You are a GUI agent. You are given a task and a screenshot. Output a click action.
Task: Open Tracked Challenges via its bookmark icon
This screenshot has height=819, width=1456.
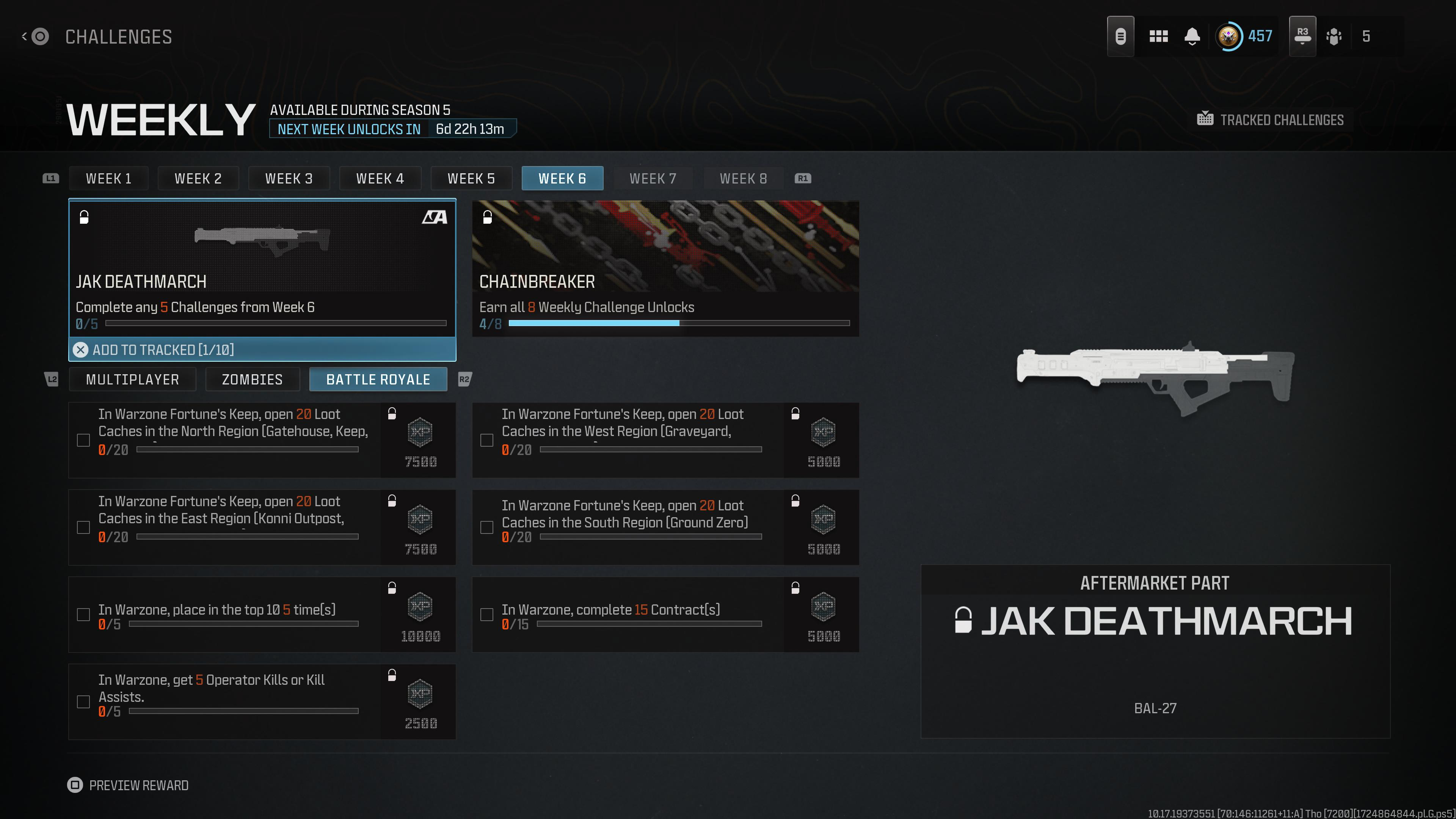1206,119
